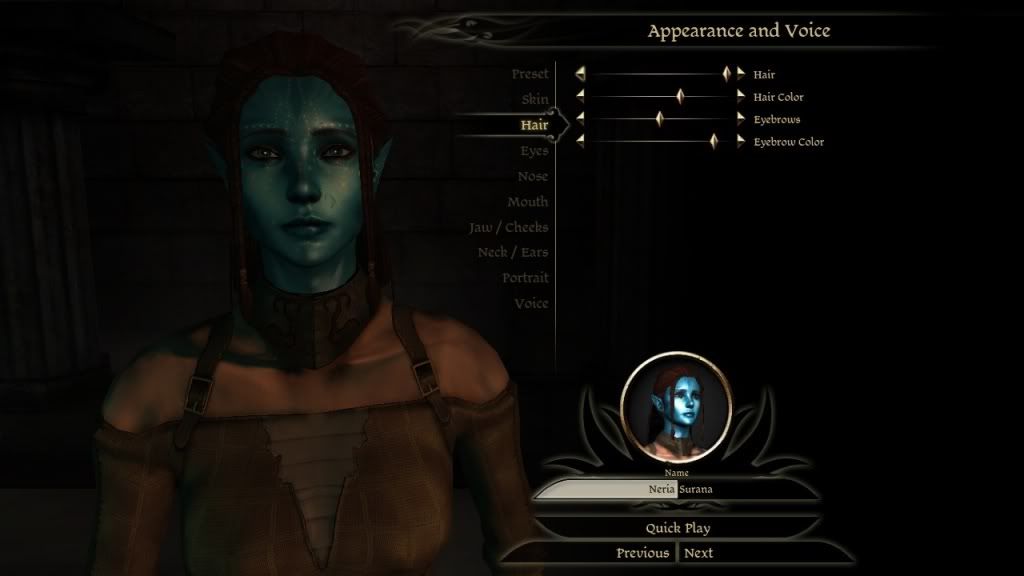
Task: Click the left arrow for Hair style
Action: coord(580,74)
